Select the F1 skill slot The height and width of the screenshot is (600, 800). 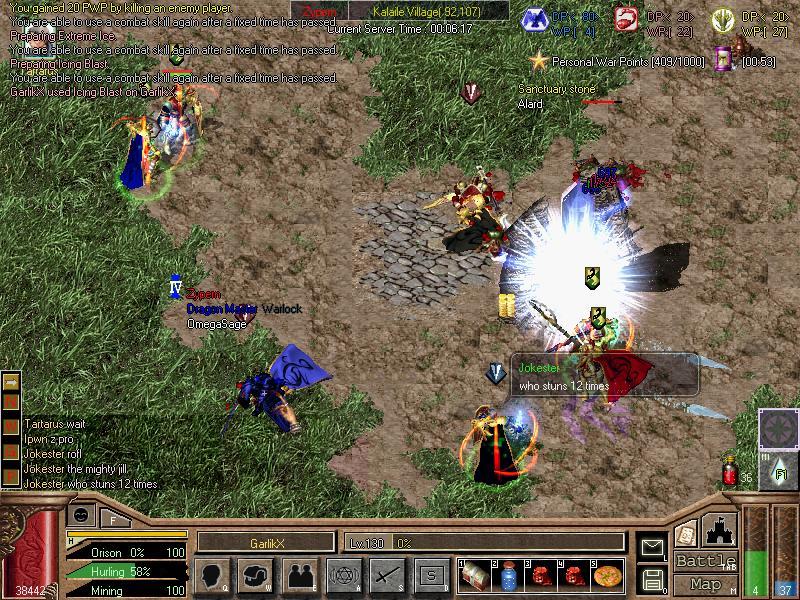[778, 470]
